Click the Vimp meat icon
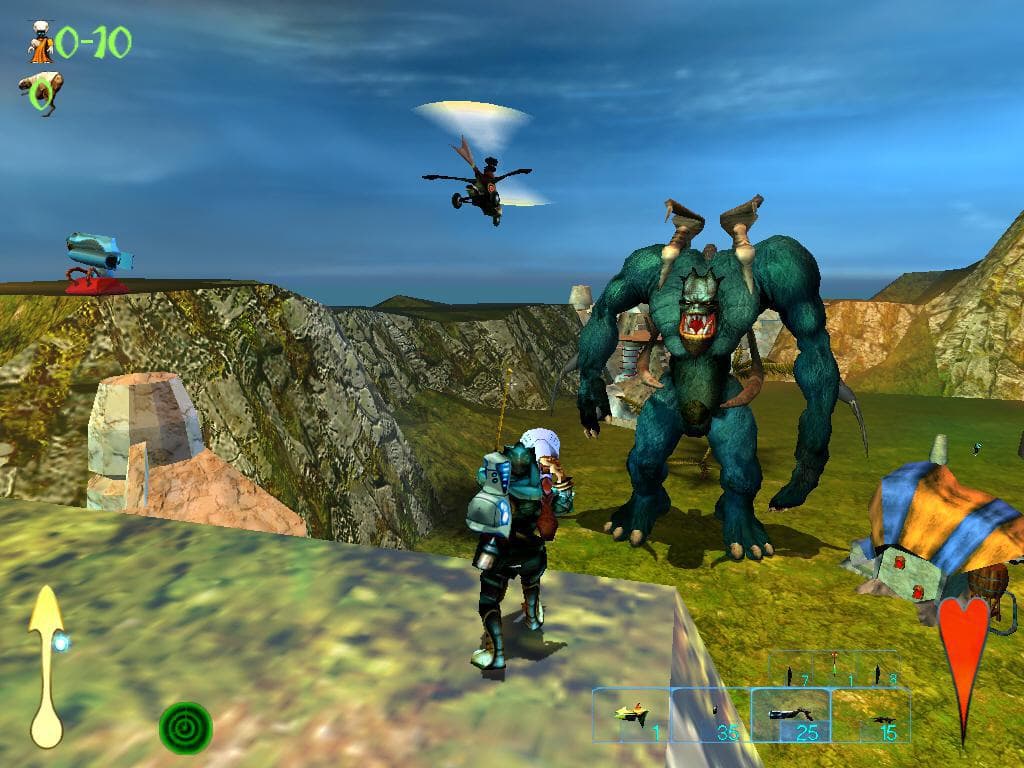 [x=41, y=93]
